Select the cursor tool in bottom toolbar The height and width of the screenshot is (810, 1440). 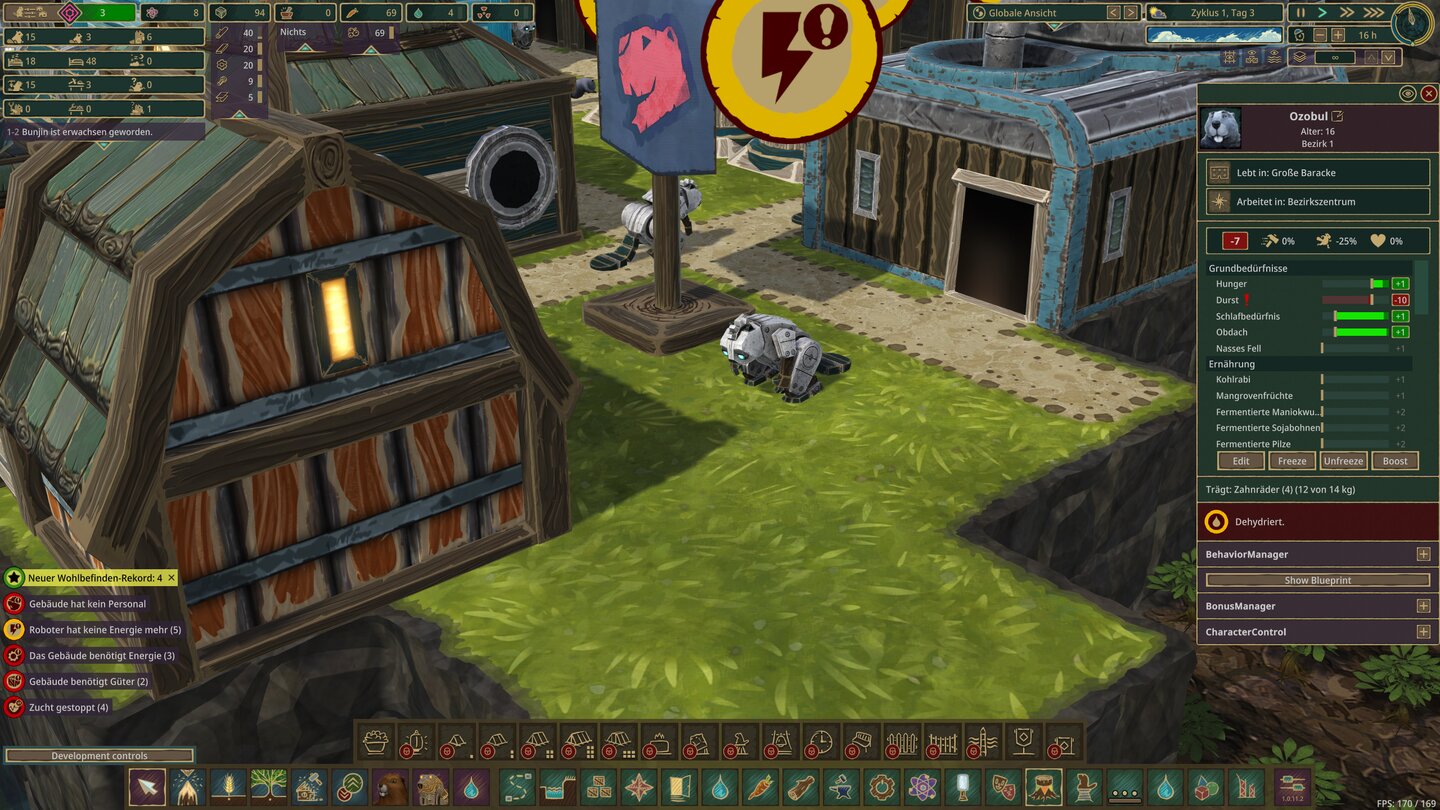pyautogui.click(x=147, y=787)
